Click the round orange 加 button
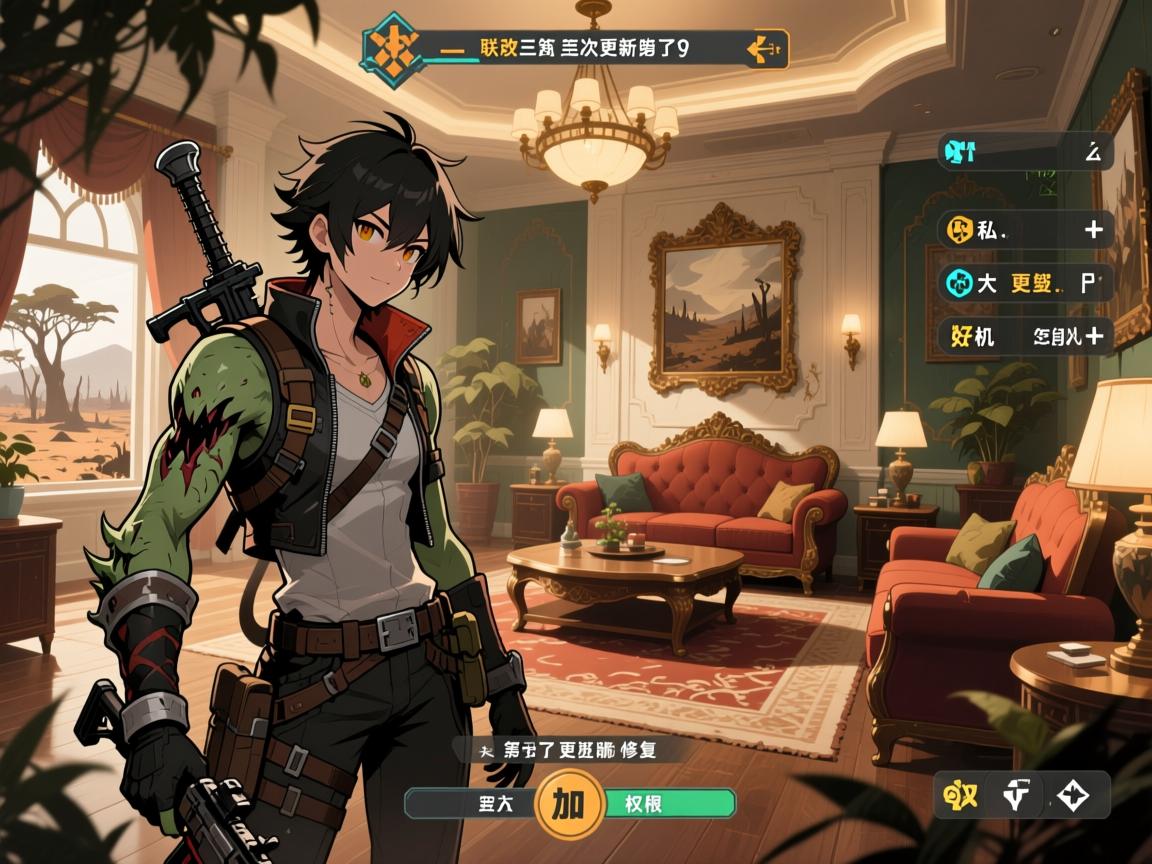Image resolution: width=1152 pixels, height=864 pixels. pos(568,802)
